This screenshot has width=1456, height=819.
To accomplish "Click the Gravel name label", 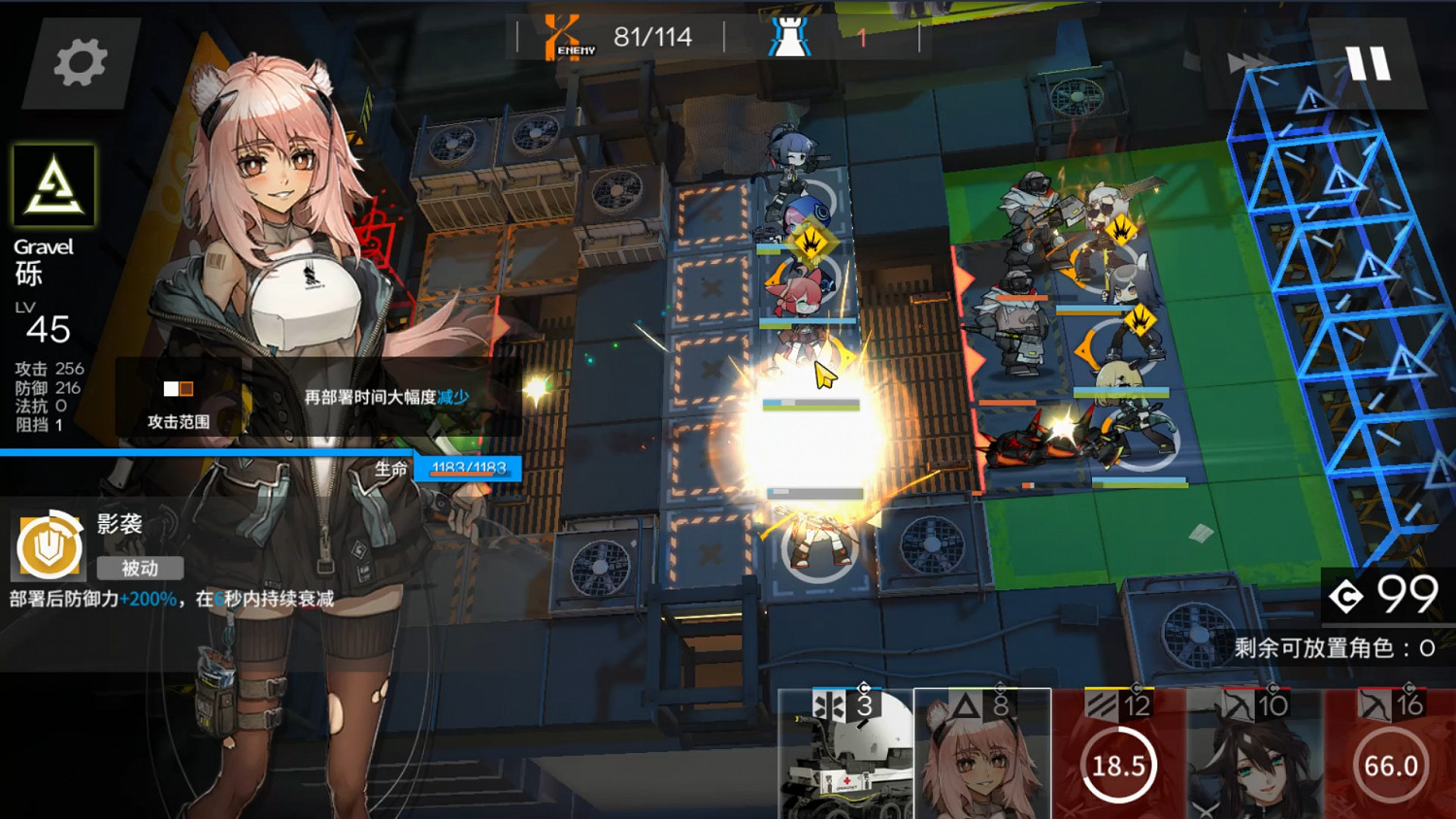I will [43, 246].
